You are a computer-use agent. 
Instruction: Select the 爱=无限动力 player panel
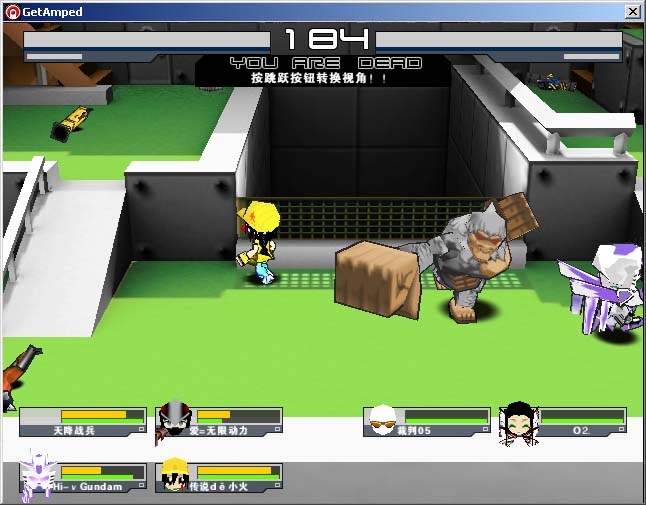[x=220, y=422]
